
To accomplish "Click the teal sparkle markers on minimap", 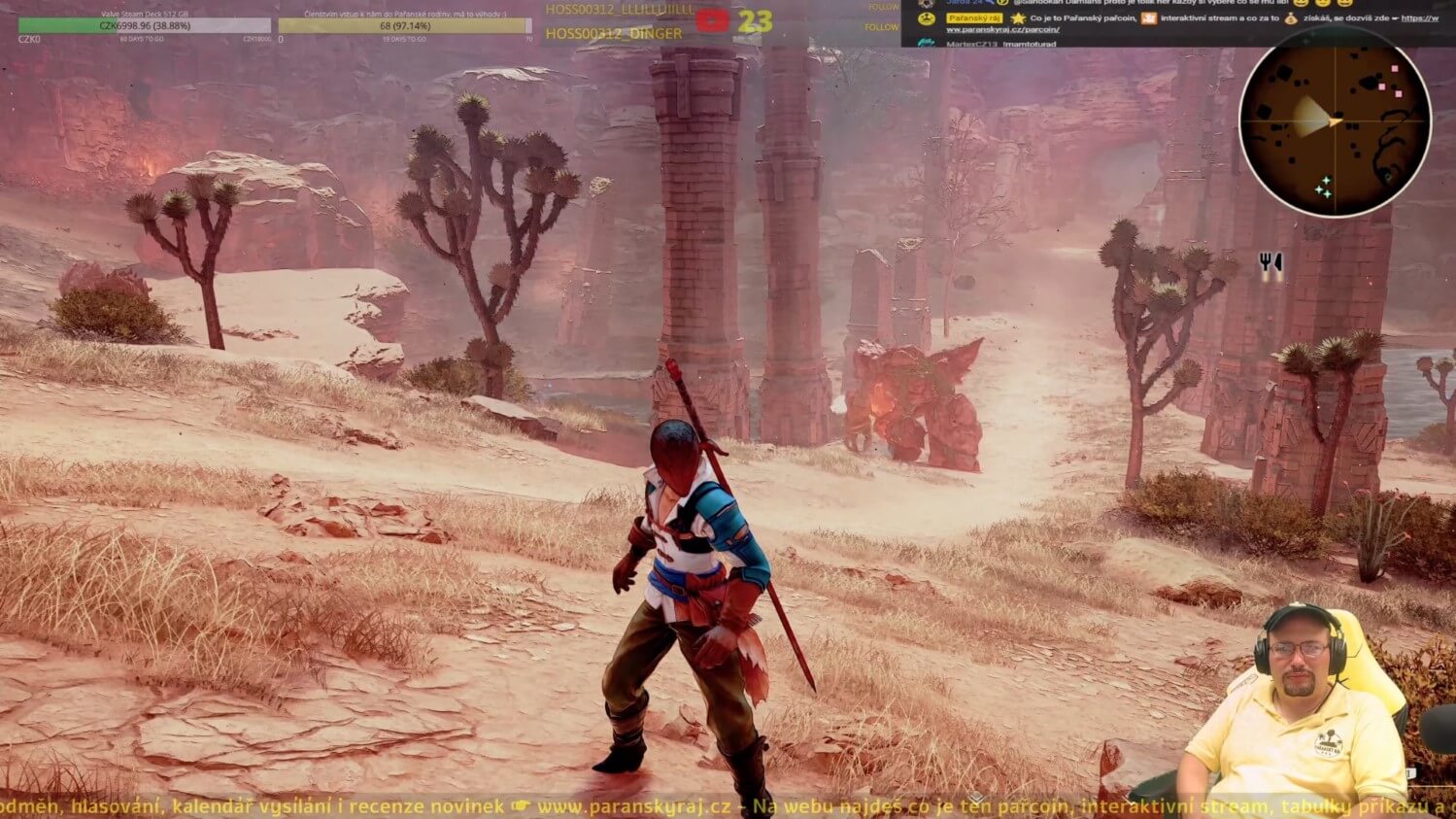I will 1323,188.
